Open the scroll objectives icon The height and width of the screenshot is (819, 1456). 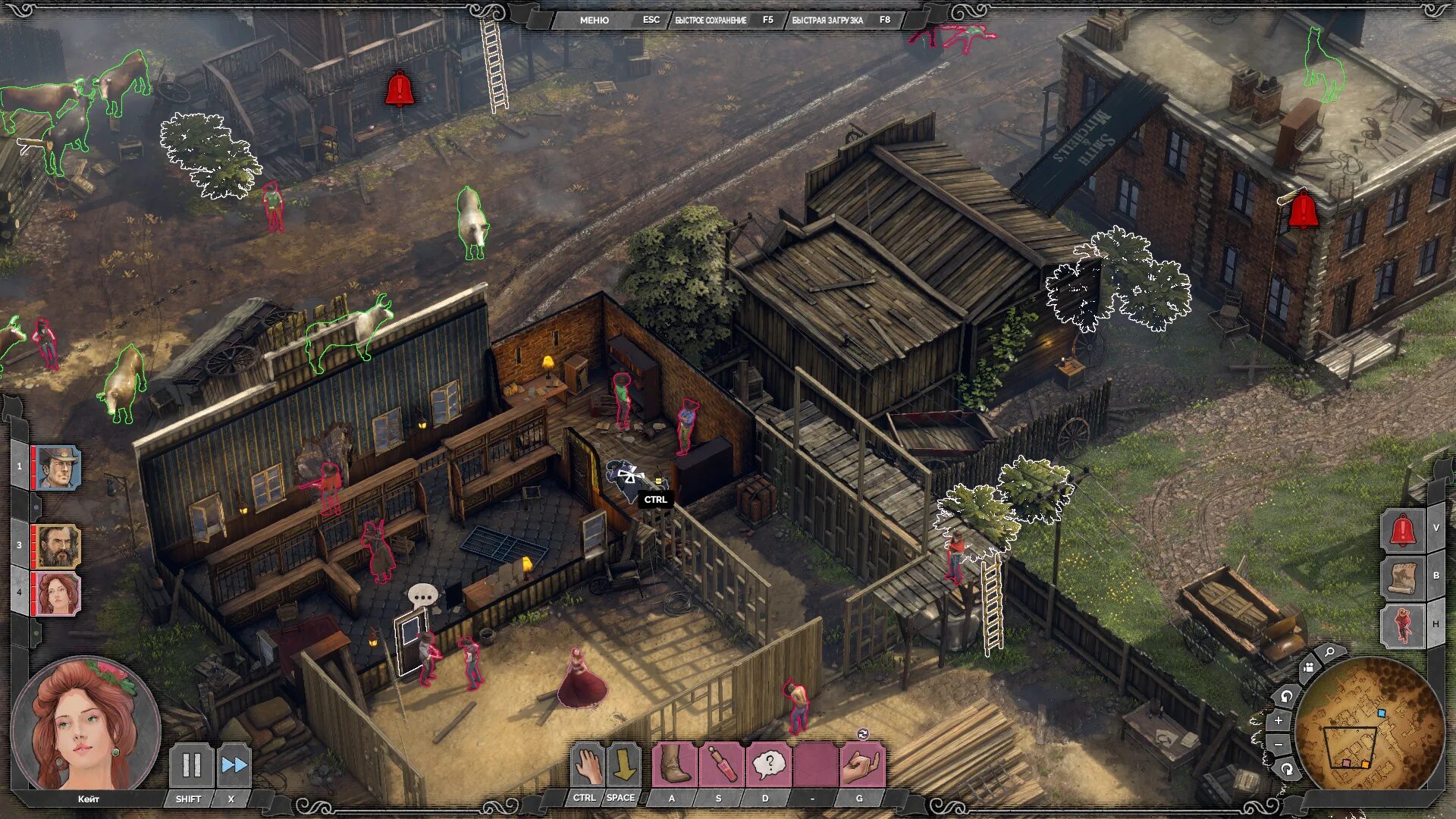(1402, 577)
